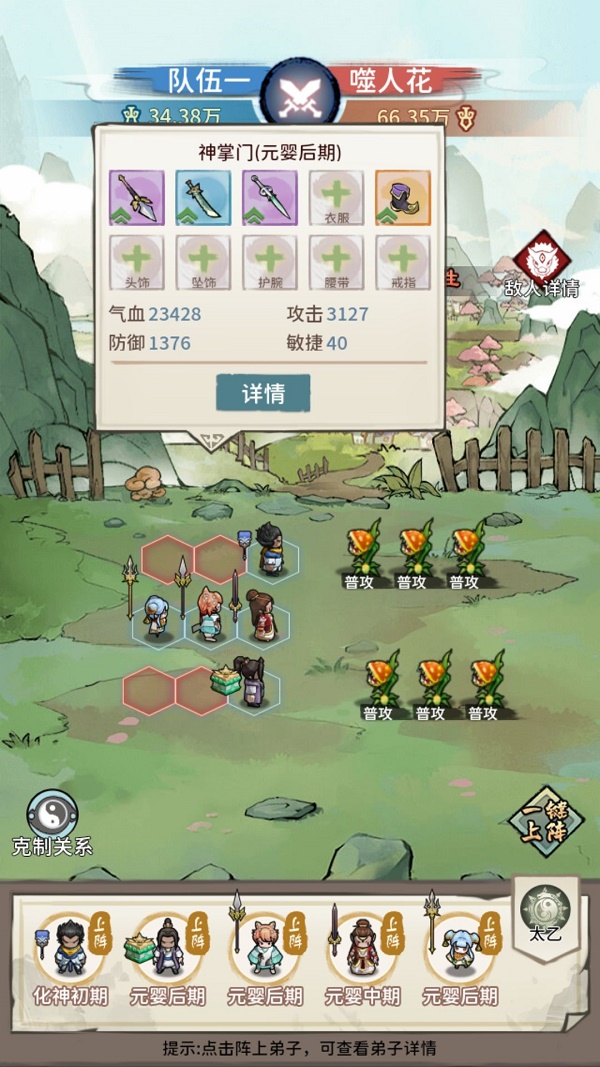Open the 详情 details button

(263, 393)
